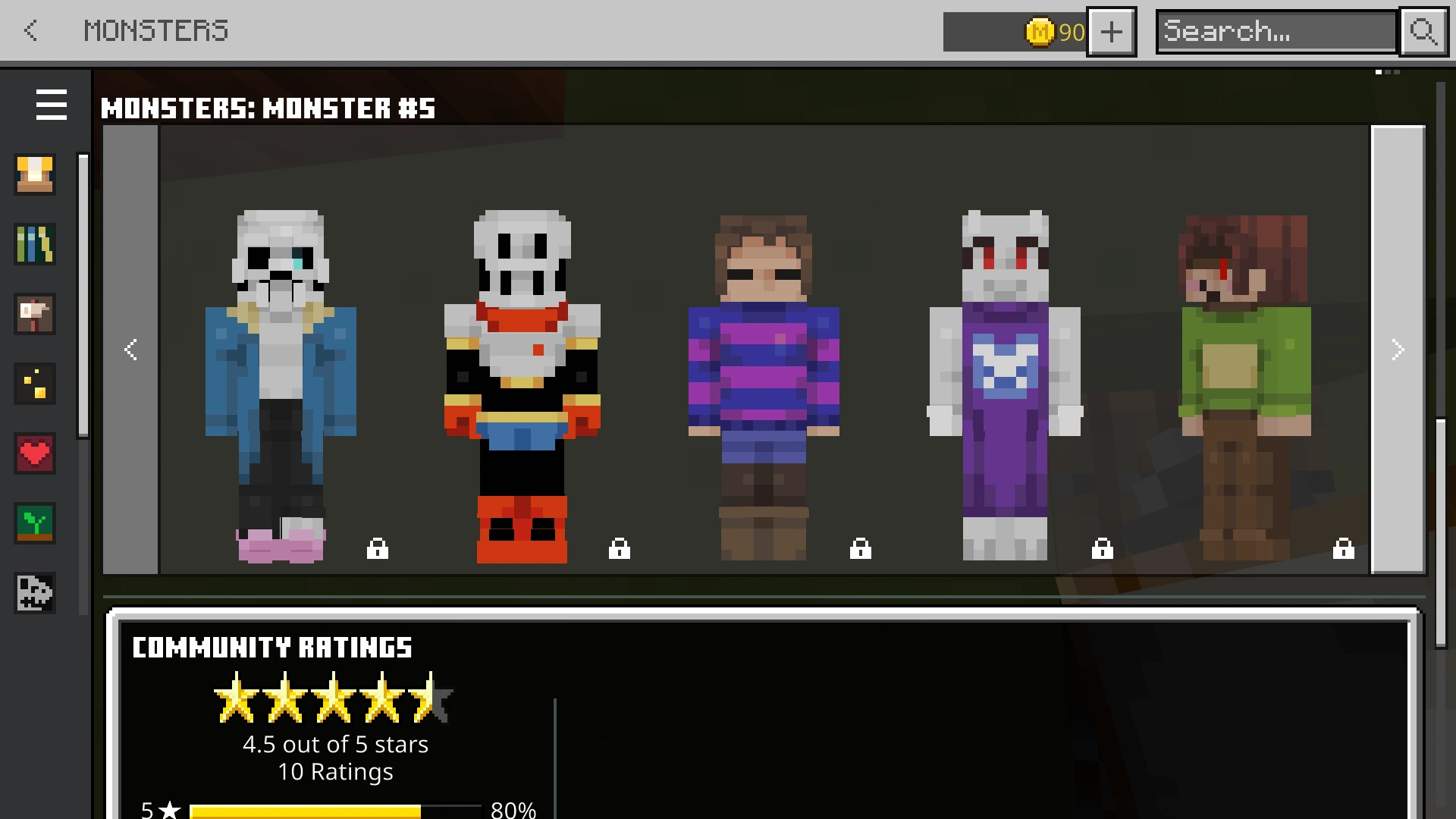Open the hamburger menu
Image resolution: width=1456 pixels, height=819 pixels.
pos(51,105)
